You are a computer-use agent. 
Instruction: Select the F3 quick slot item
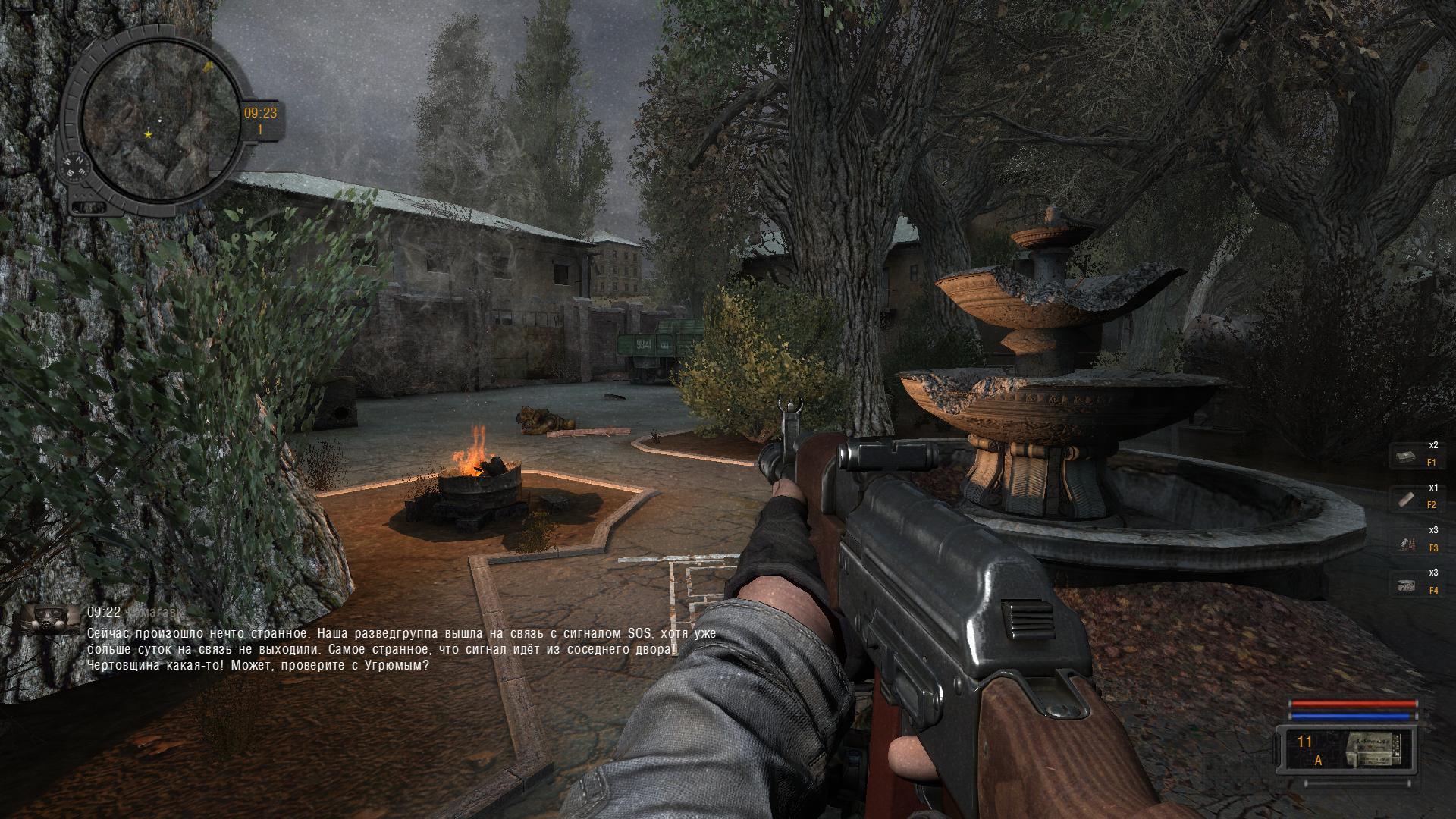pos(1407,542)
